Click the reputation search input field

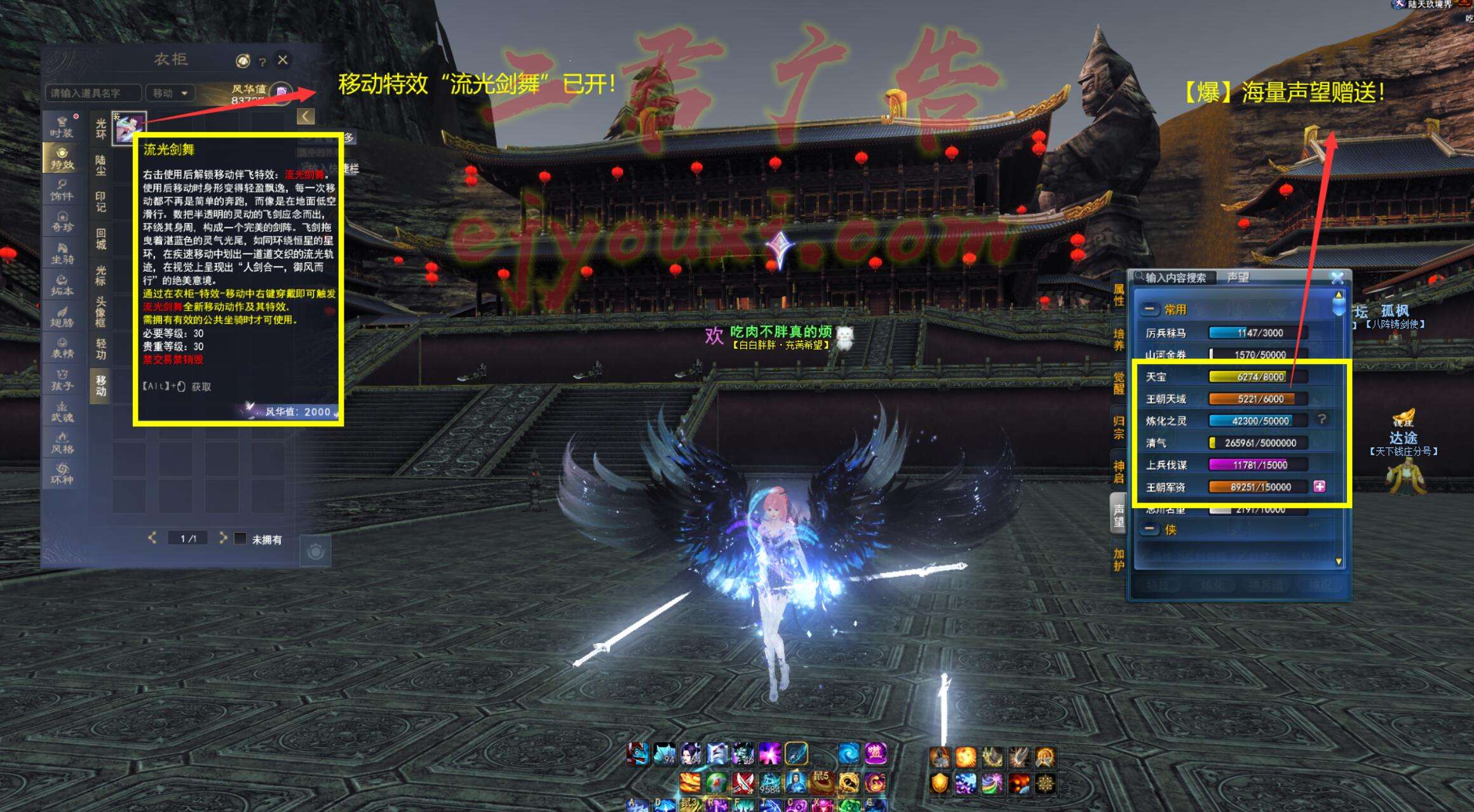[x=1175, y=278]
